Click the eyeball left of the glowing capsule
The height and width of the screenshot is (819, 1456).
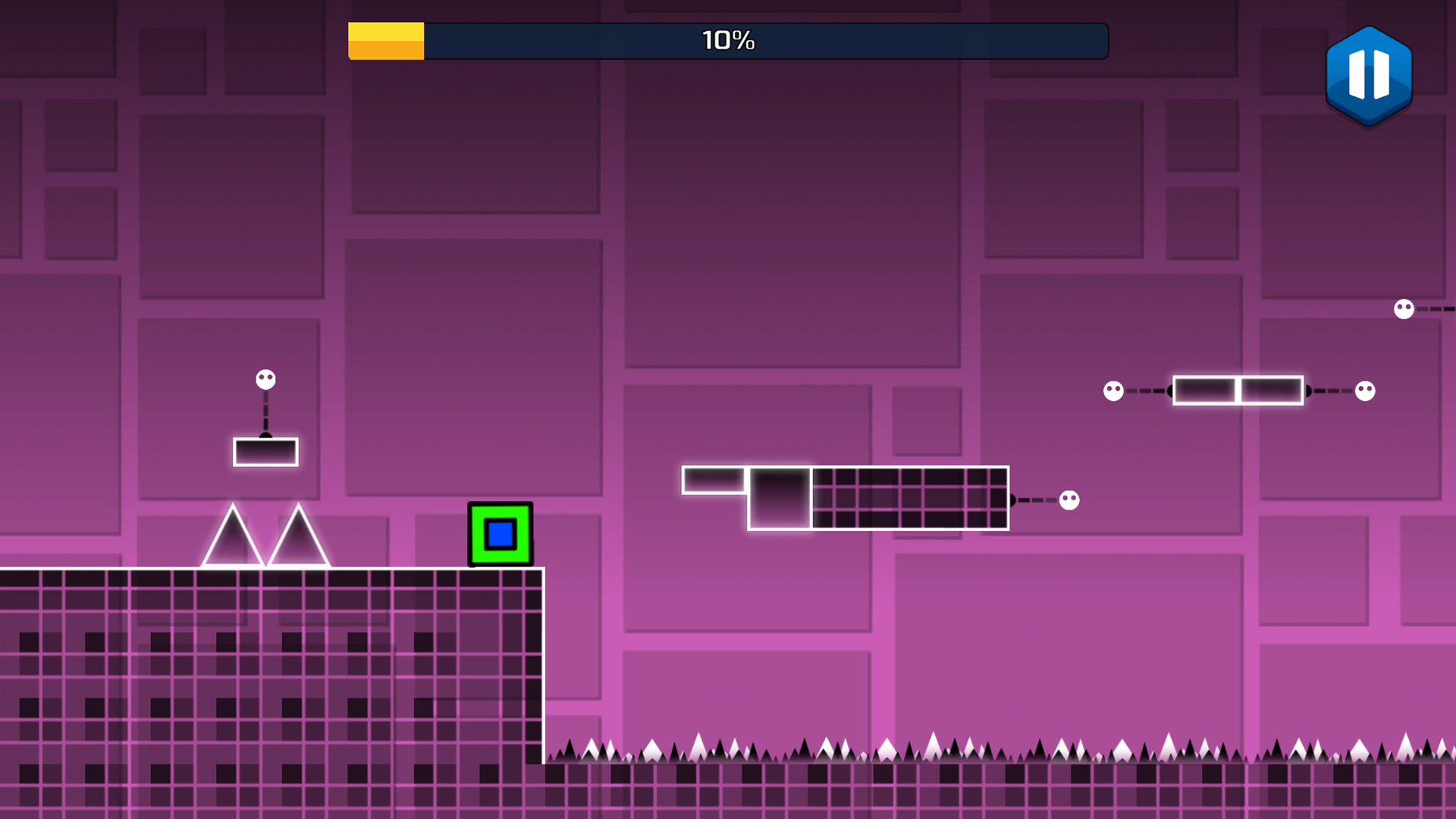tap(1112, 389)
